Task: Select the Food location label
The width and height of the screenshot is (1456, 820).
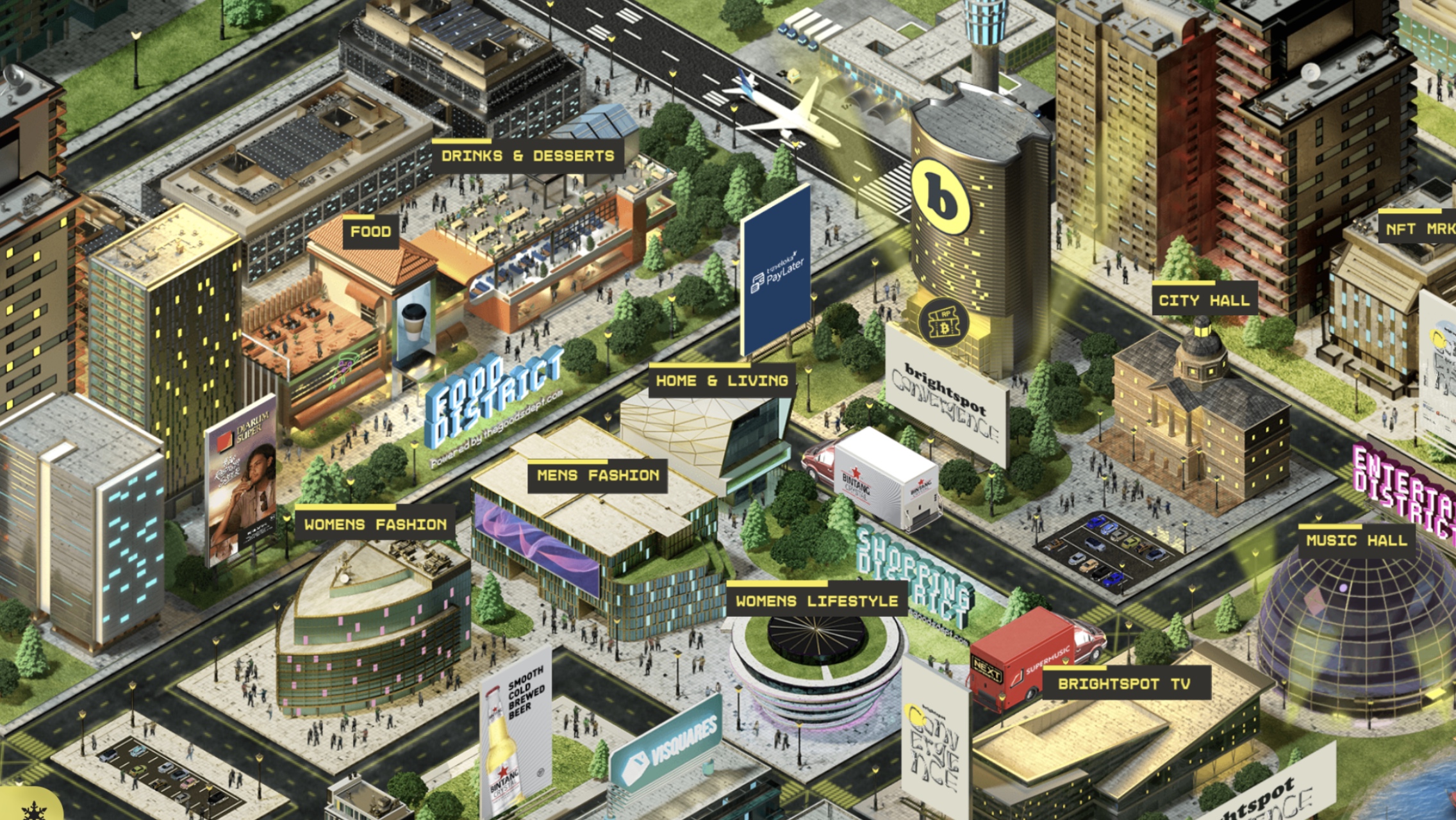Action: pyautogui.click(x=370, y=232)
